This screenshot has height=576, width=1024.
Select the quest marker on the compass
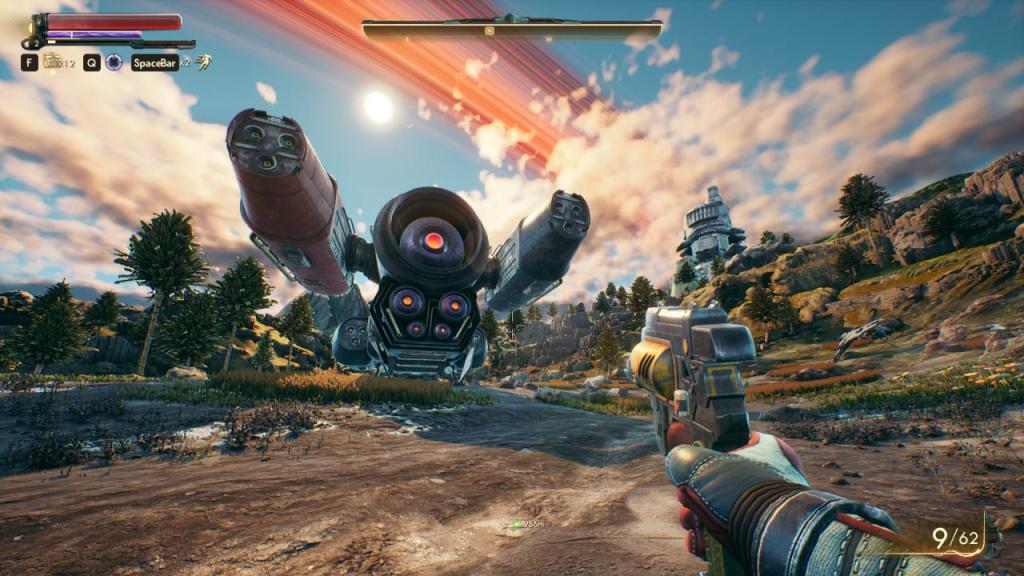[488, 30]
